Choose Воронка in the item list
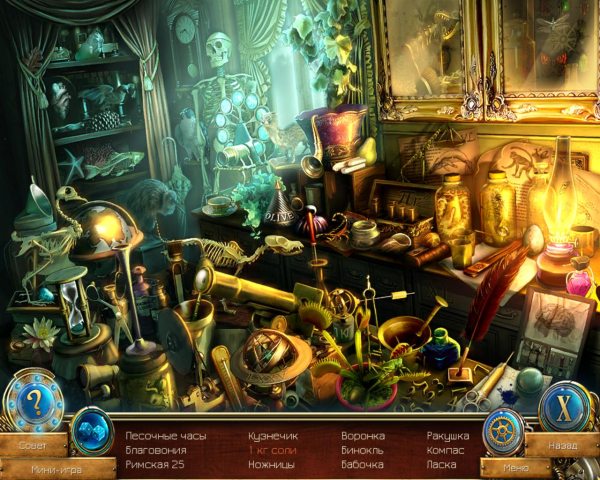 point(361,436)
